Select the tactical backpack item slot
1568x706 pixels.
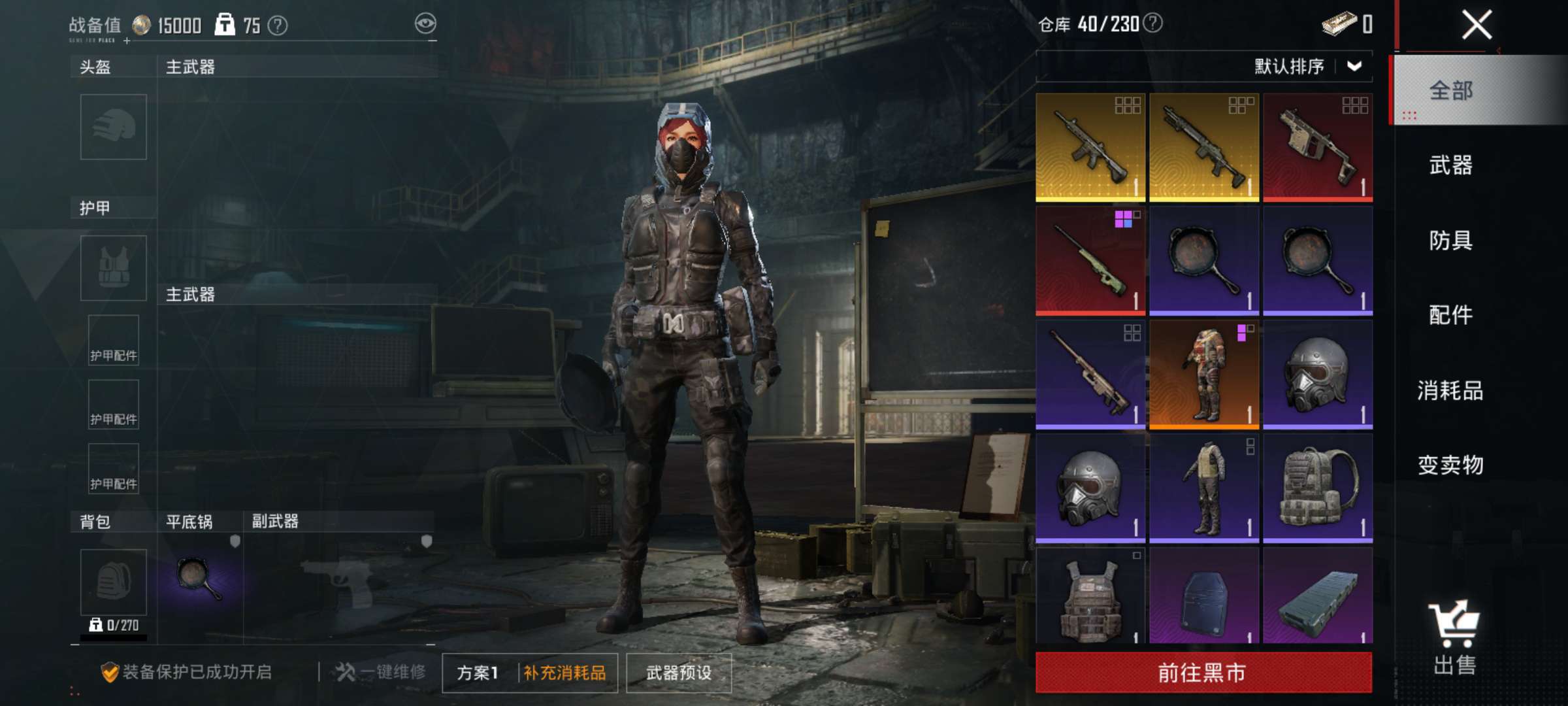tap(1318, 488)
